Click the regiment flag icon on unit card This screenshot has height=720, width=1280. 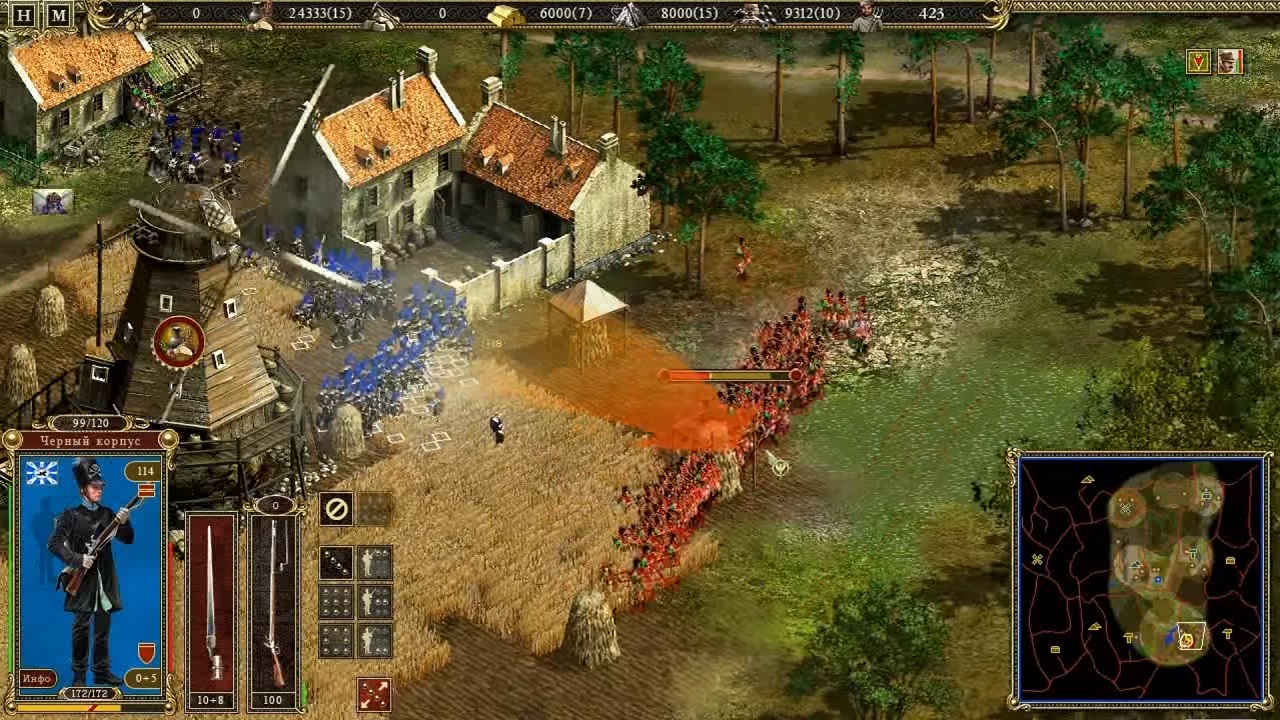(41, 473)
